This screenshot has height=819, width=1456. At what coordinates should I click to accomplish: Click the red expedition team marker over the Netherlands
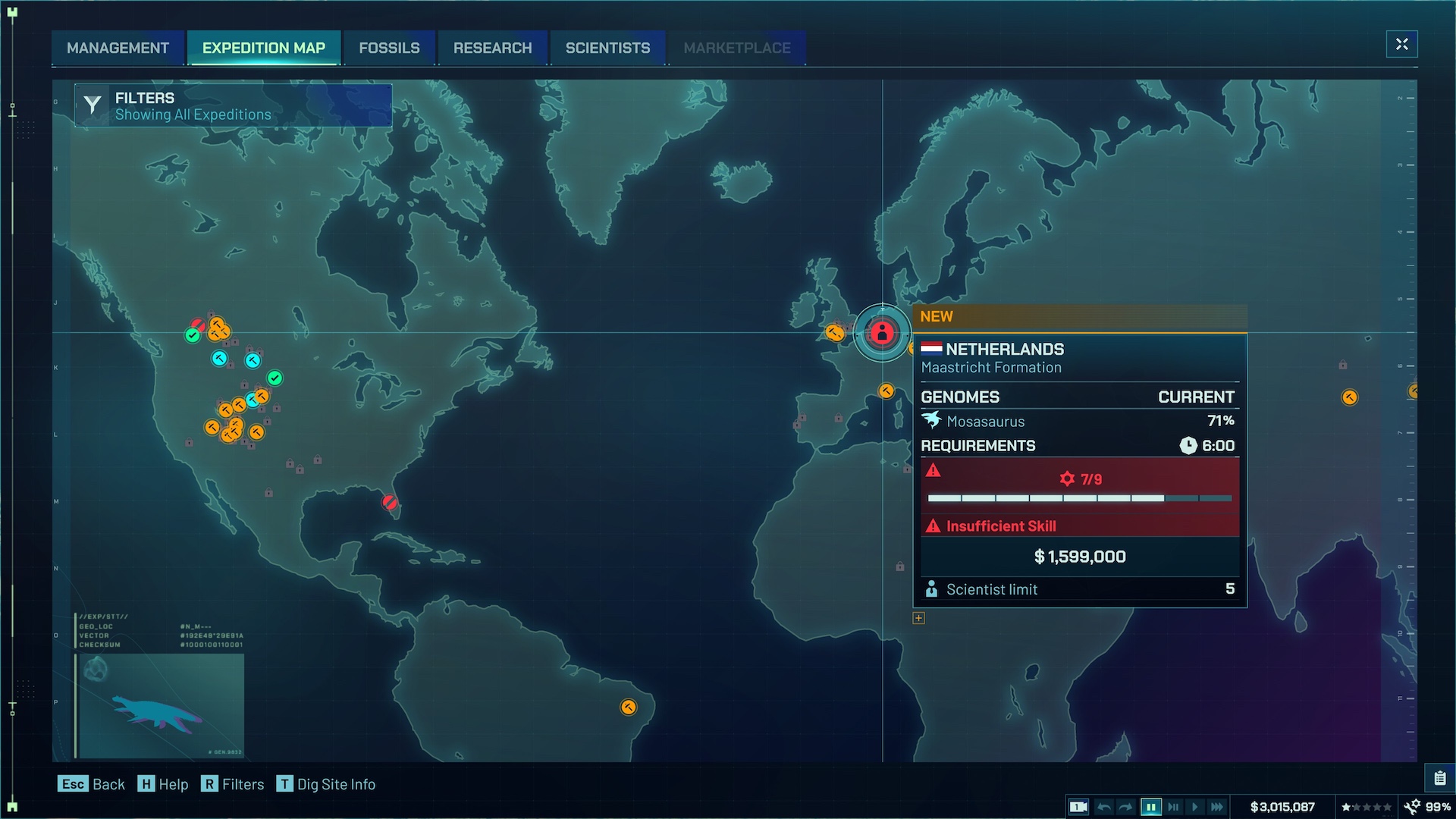tap(881, 332)
